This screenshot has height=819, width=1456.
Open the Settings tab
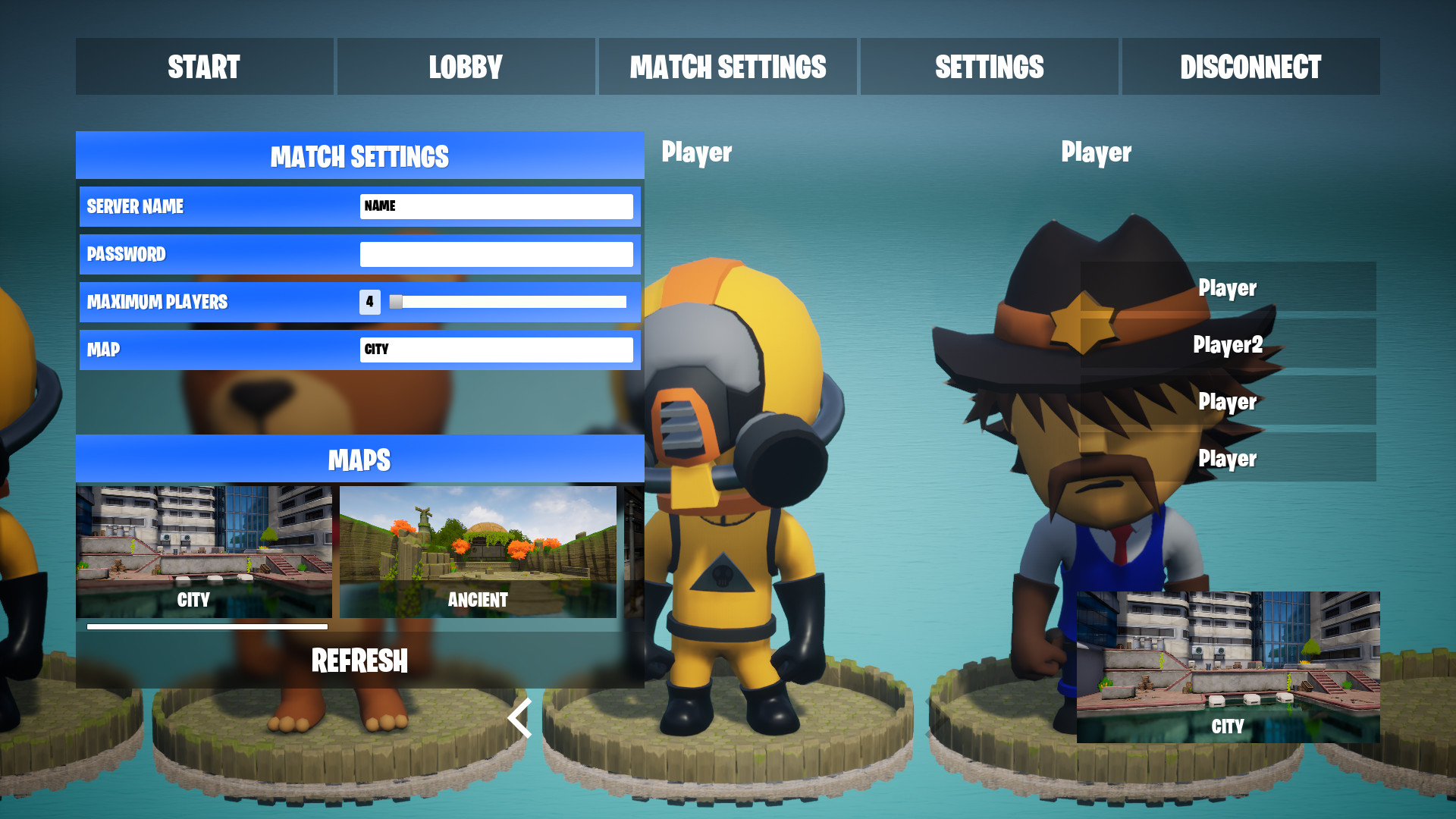pyautogui.click(x=989, y=67)
